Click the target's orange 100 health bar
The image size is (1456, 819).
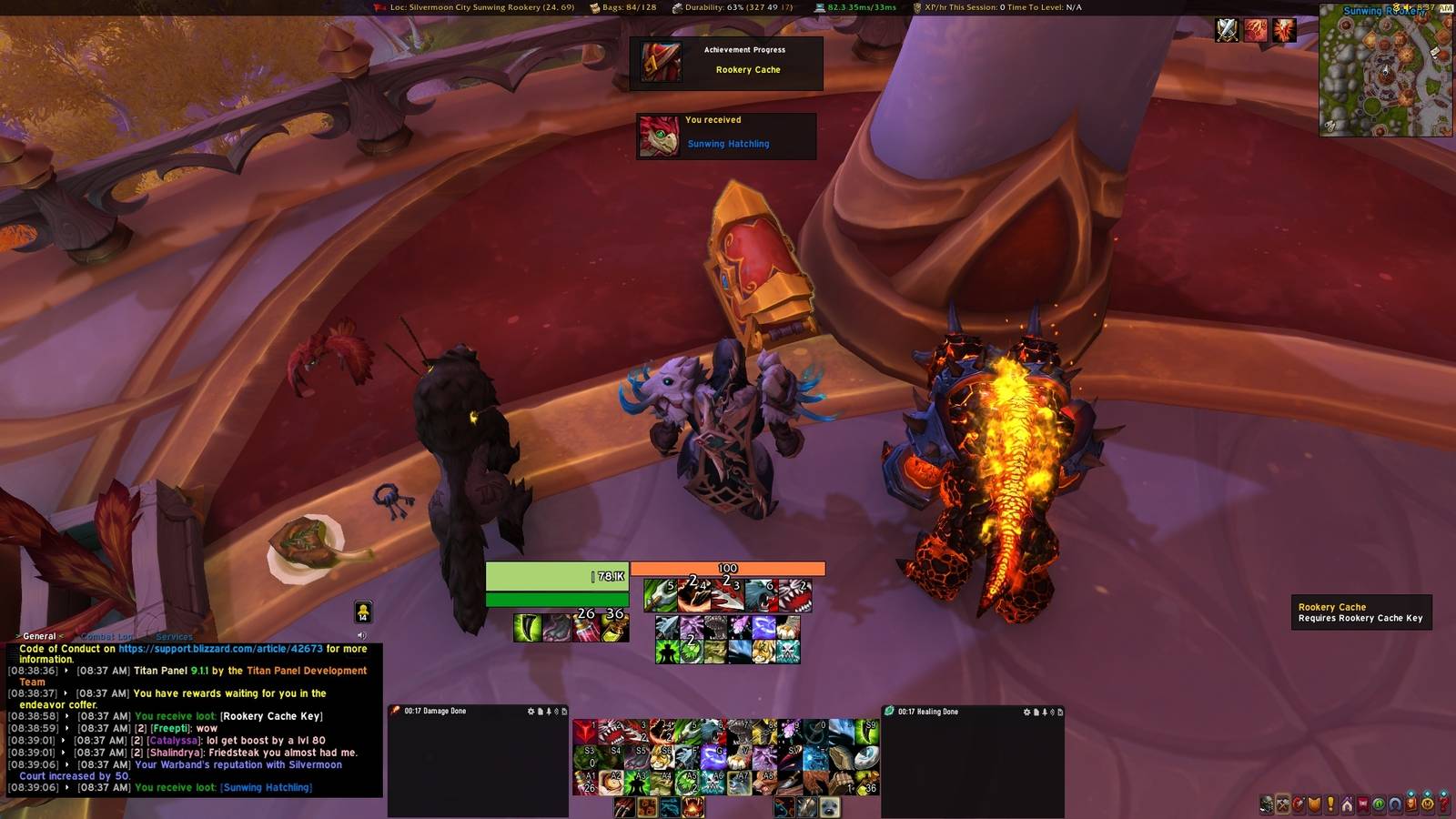(728, 568)
